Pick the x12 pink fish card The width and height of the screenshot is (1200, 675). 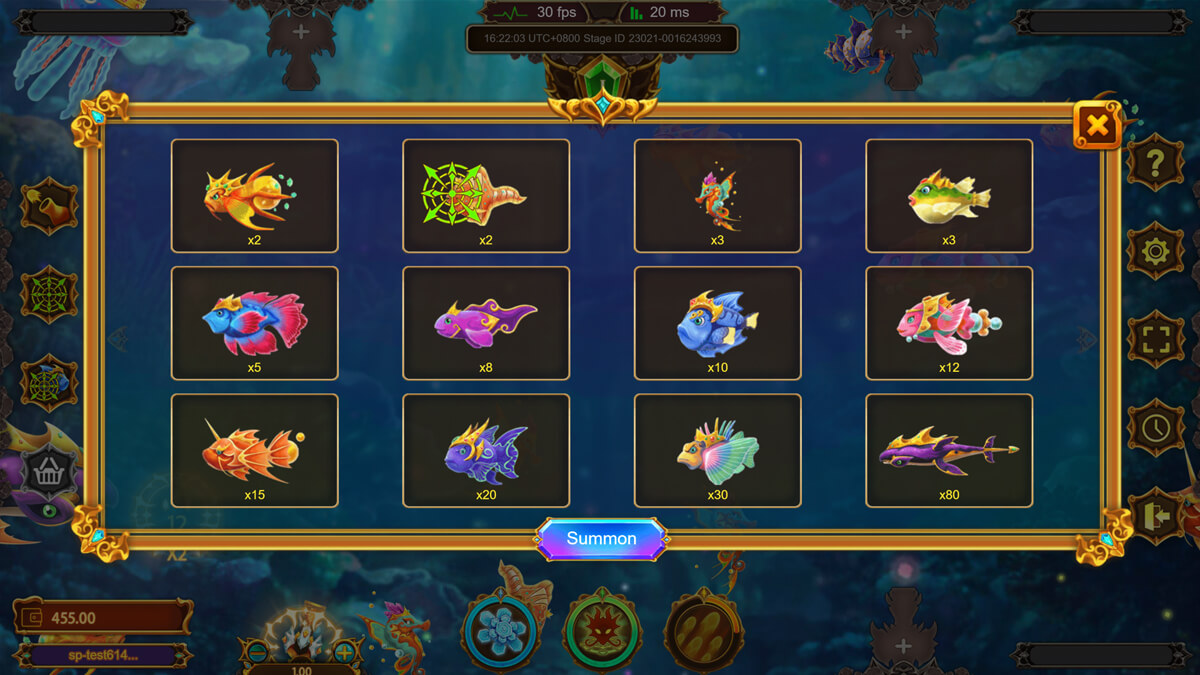949,323
